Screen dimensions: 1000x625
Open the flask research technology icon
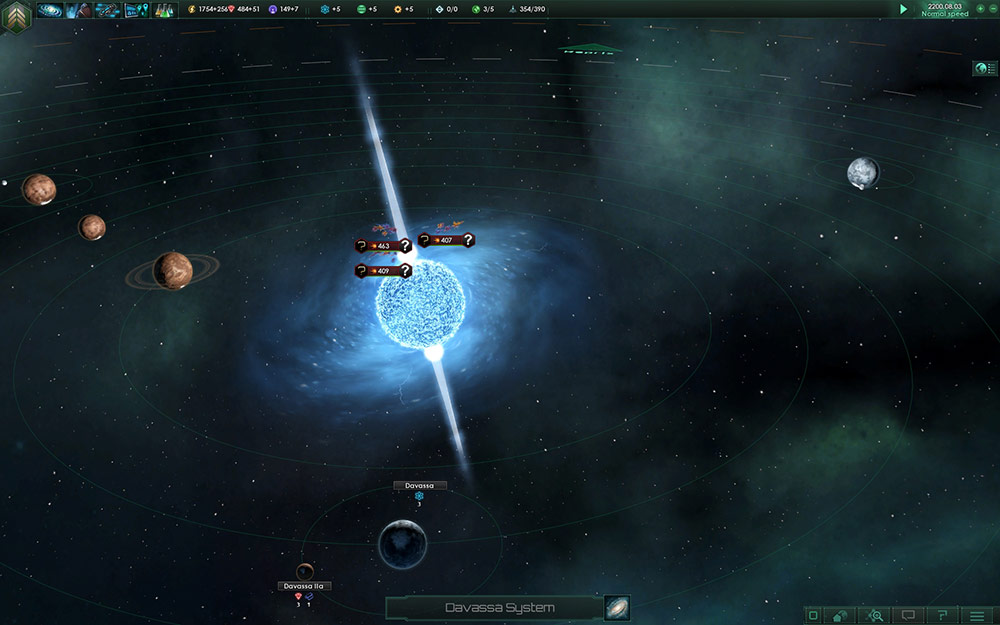tap(164, 10)
